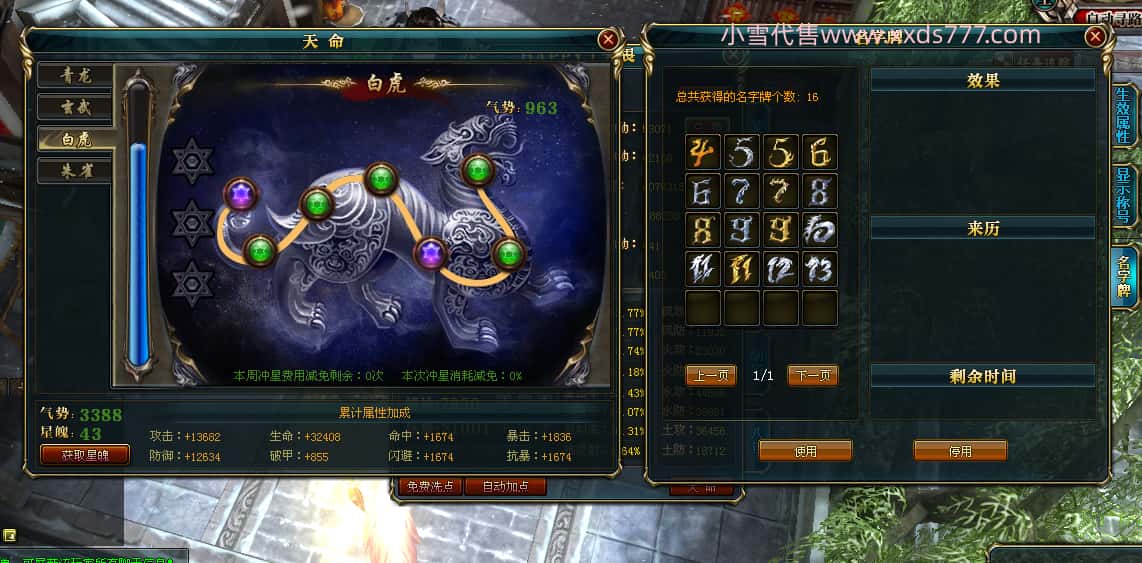Close the 名字牌 nameplate window

tap(1096, 37)
